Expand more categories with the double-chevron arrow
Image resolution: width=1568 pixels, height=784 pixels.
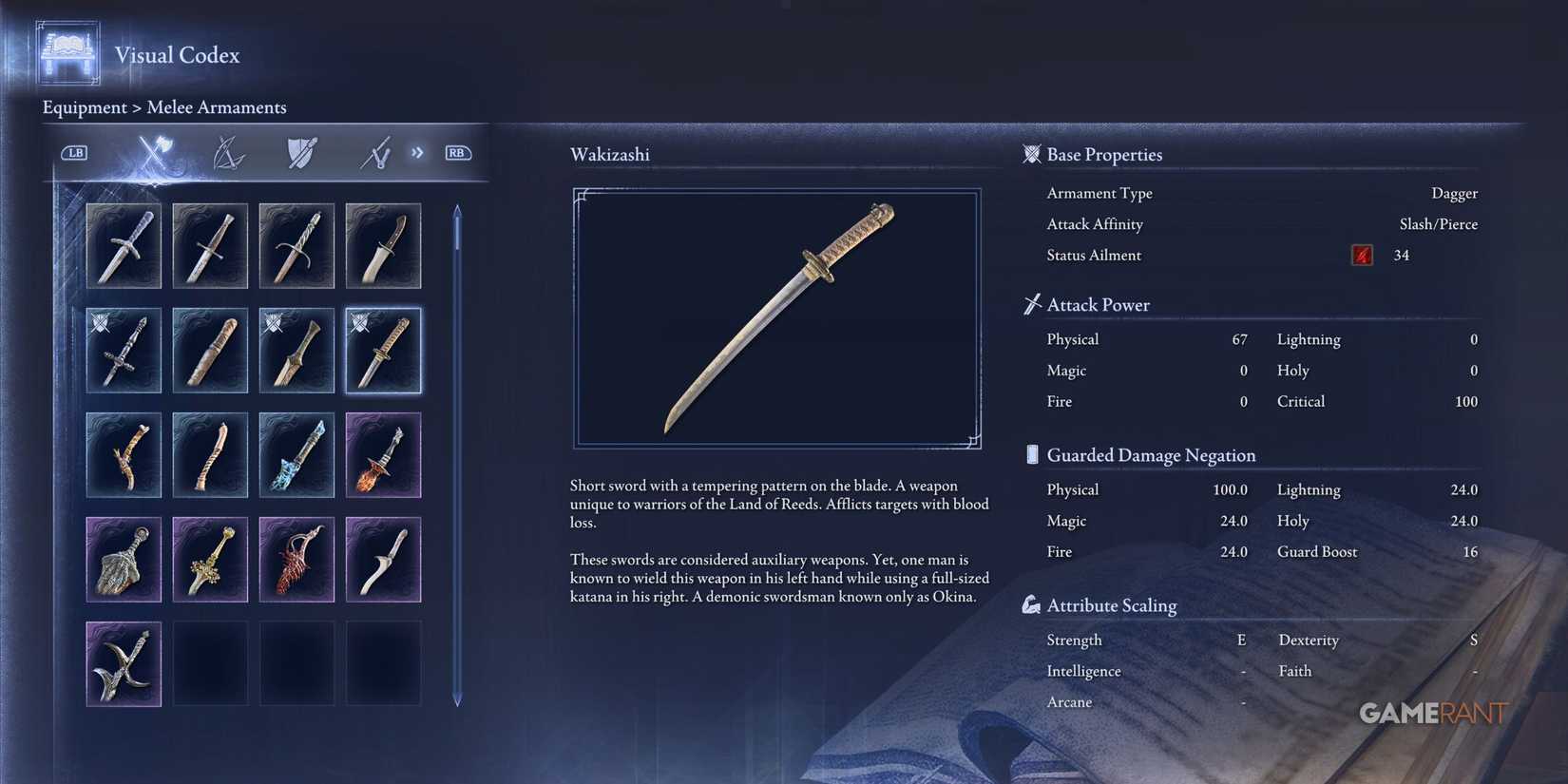click(416, 152)
